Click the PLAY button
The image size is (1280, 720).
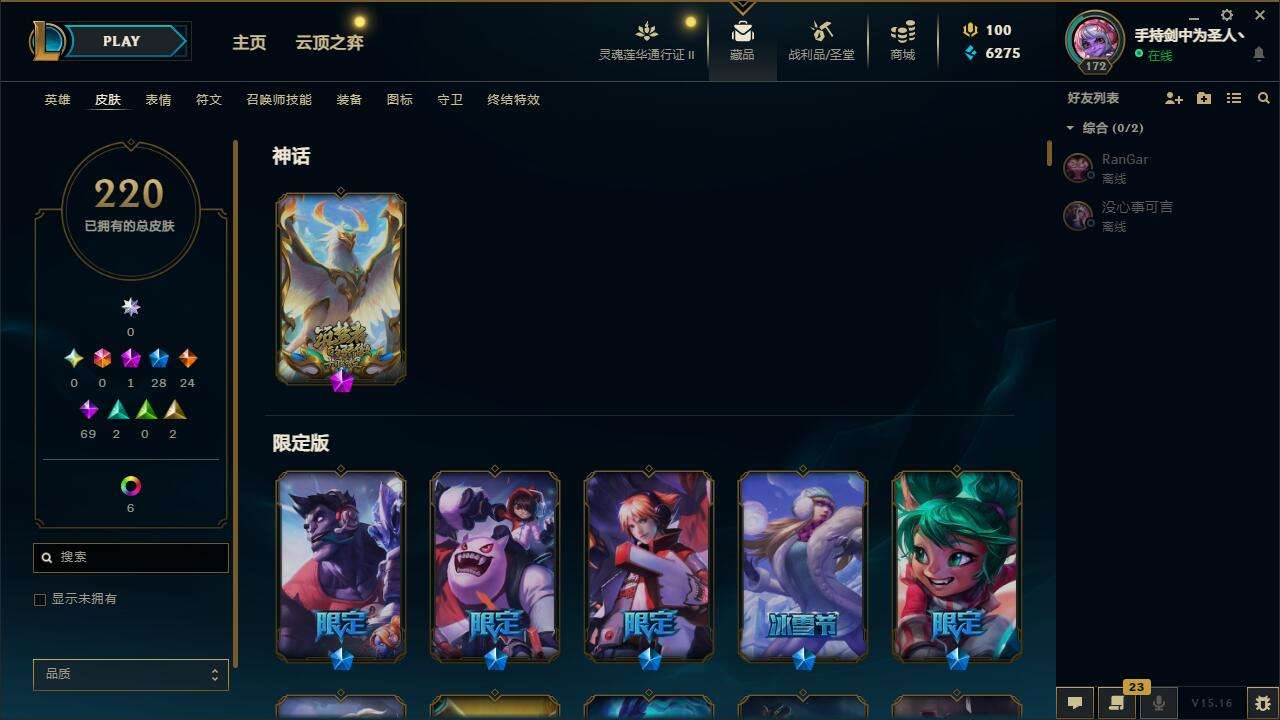pyautogui.click(x=121, y=41)
